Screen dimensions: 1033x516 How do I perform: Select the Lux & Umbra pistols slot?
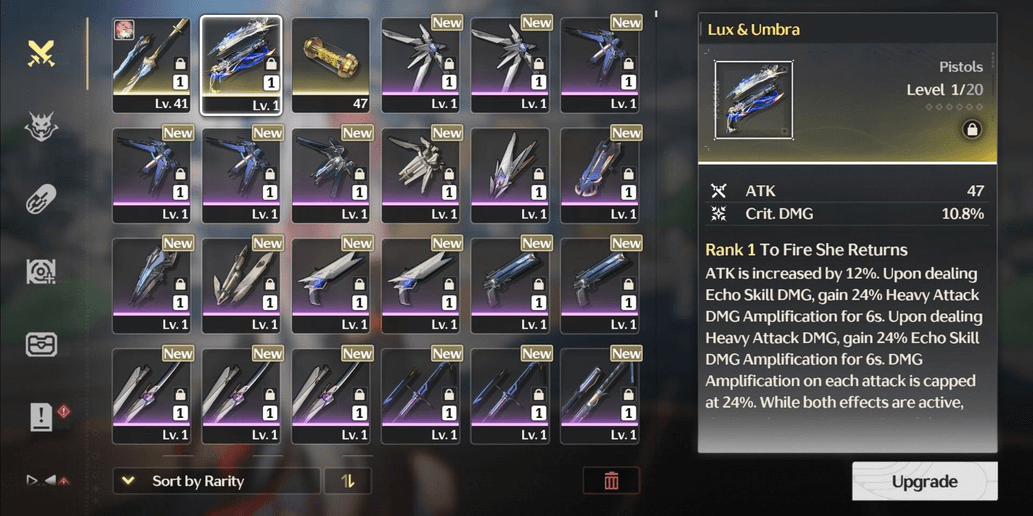(x=241, y=65)
